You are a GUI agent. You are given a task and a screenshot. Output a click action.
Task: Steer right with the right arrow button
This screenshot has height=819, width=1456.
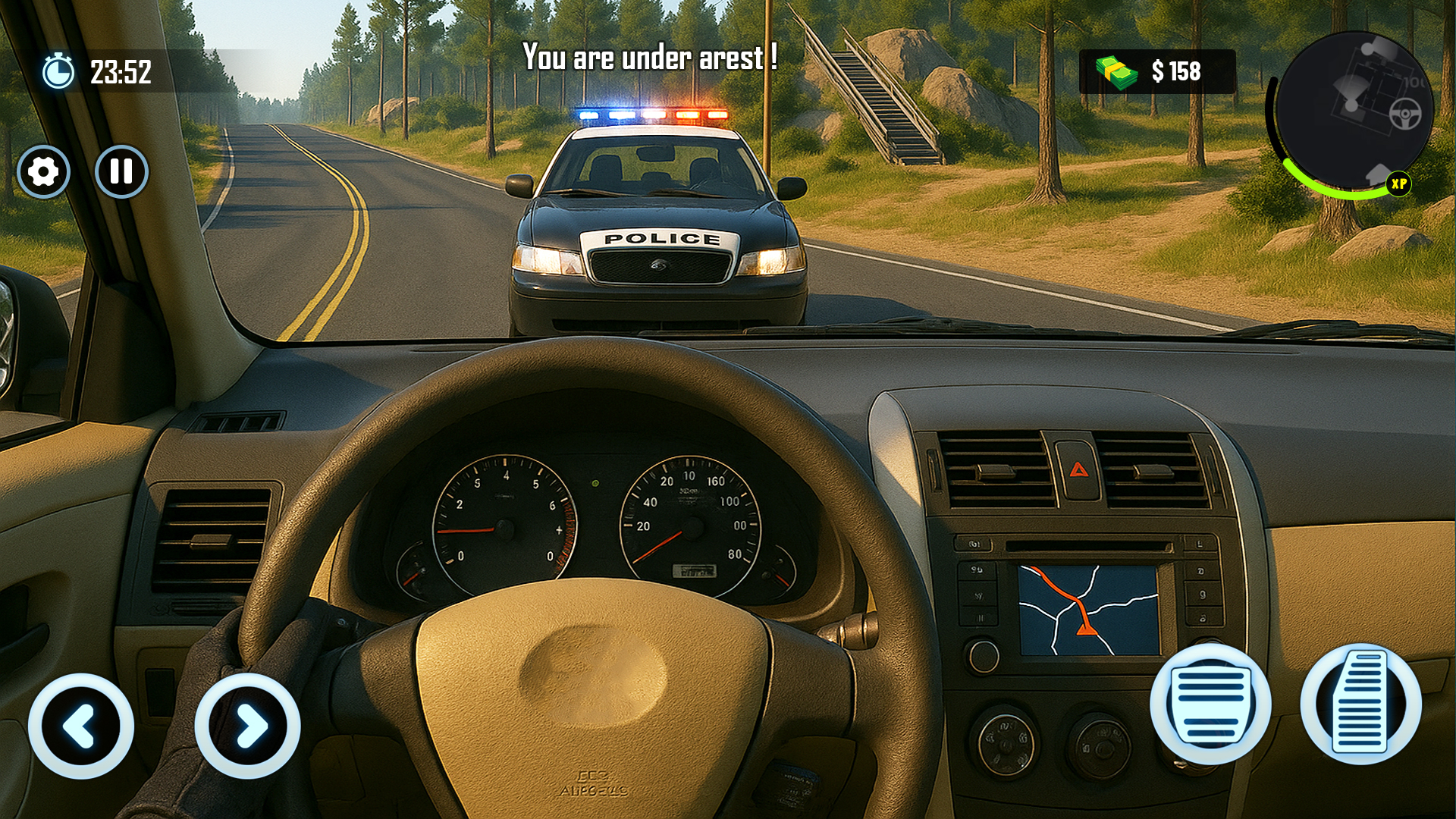[248, 726]
